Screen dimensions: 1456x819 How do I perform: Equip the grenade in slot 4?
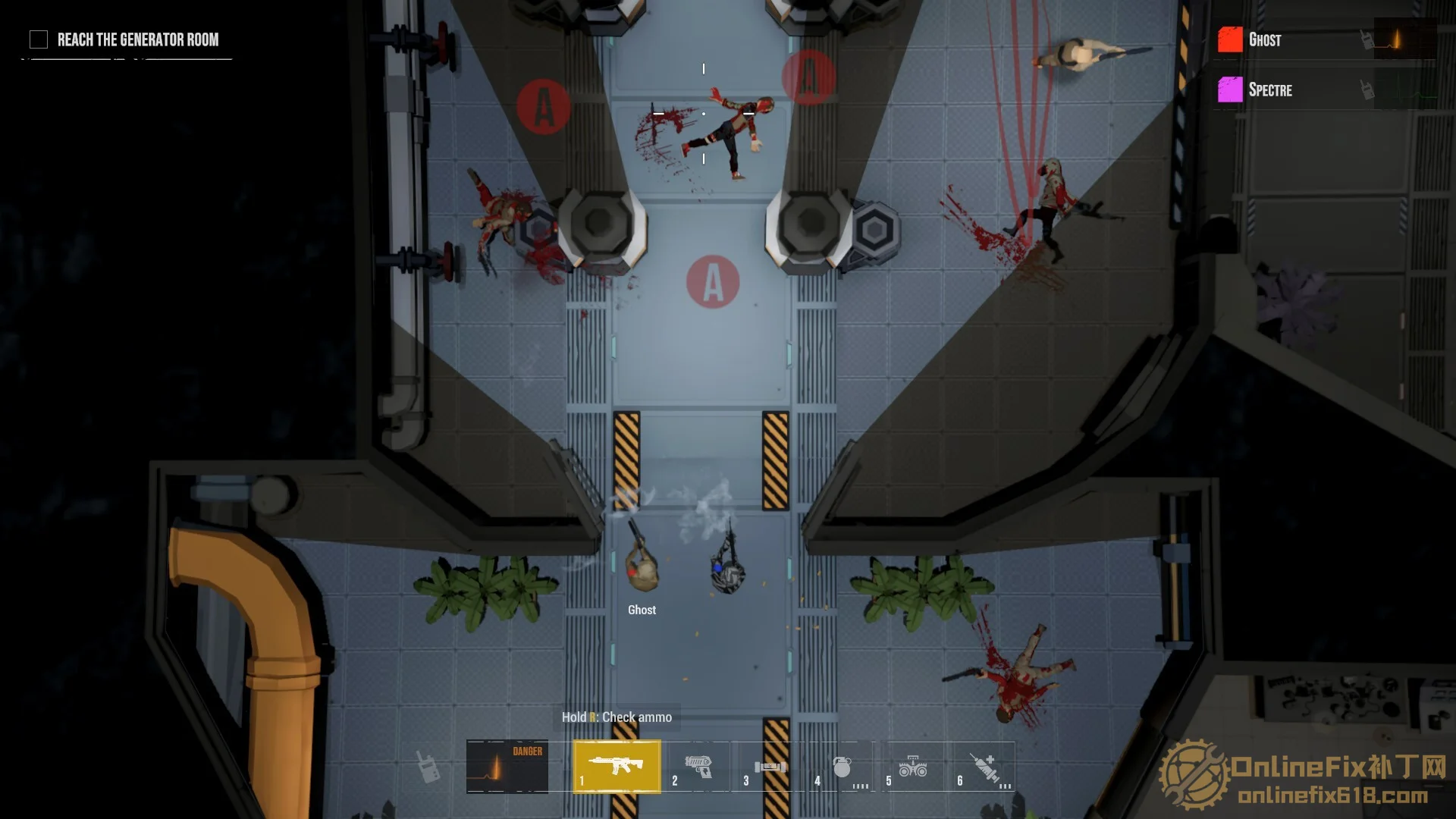tap(841, 767)
